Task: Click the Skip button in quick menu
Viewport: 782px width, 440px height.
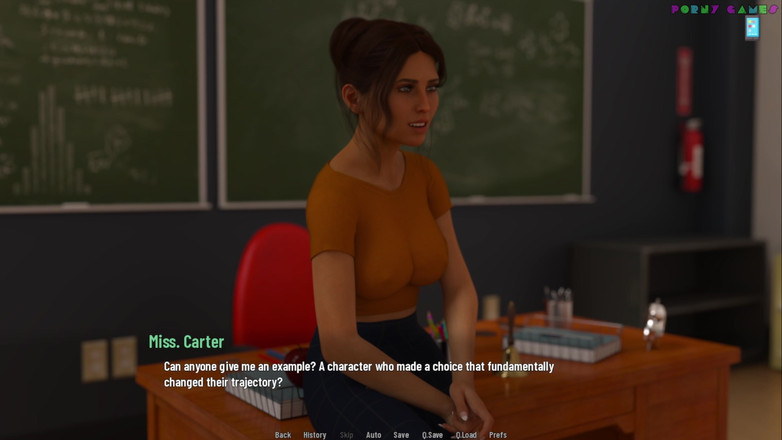Action: 346,435
